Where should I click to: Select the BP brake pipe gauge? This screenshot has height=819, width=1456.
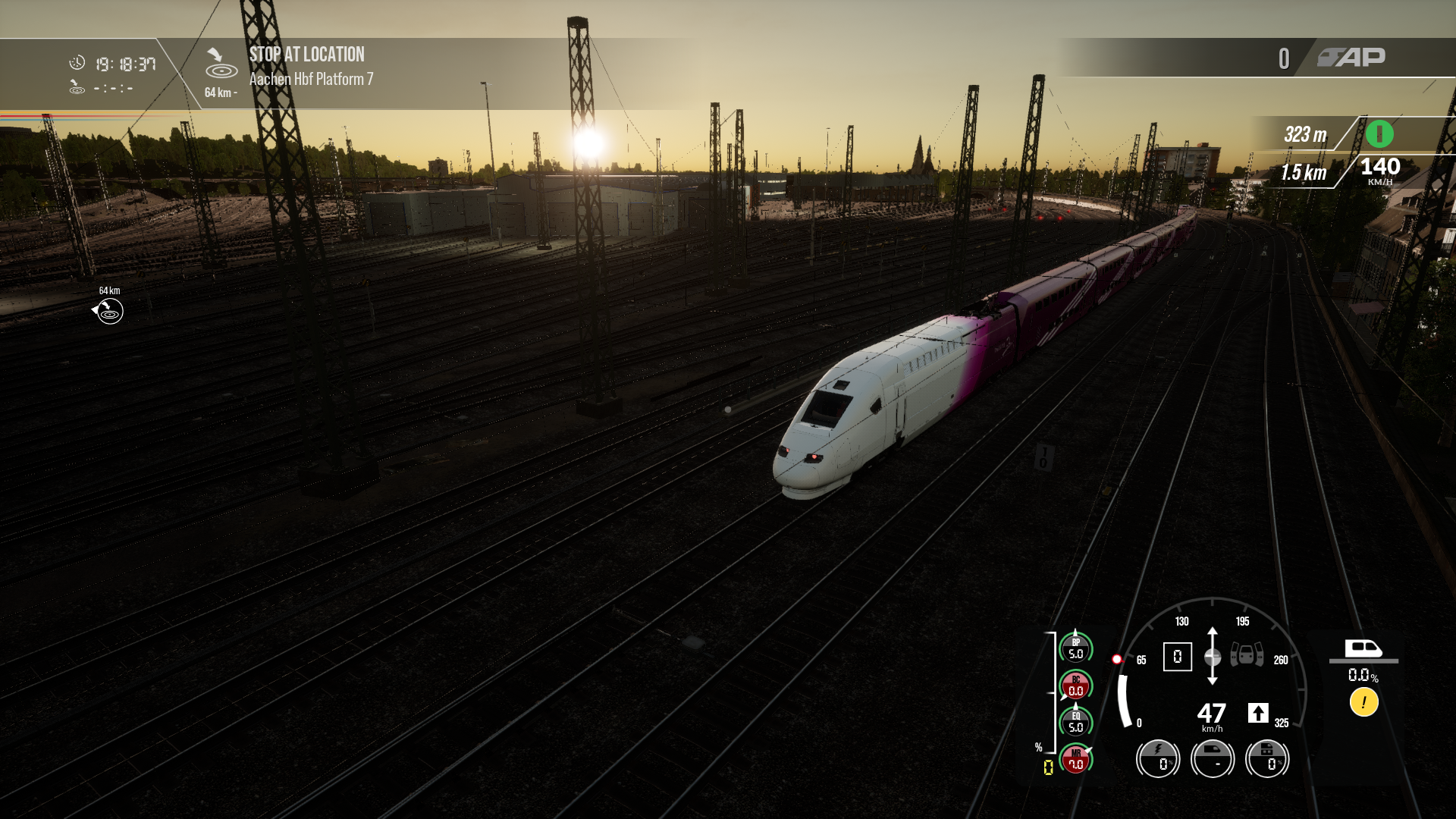click(x=1075, y=648)
